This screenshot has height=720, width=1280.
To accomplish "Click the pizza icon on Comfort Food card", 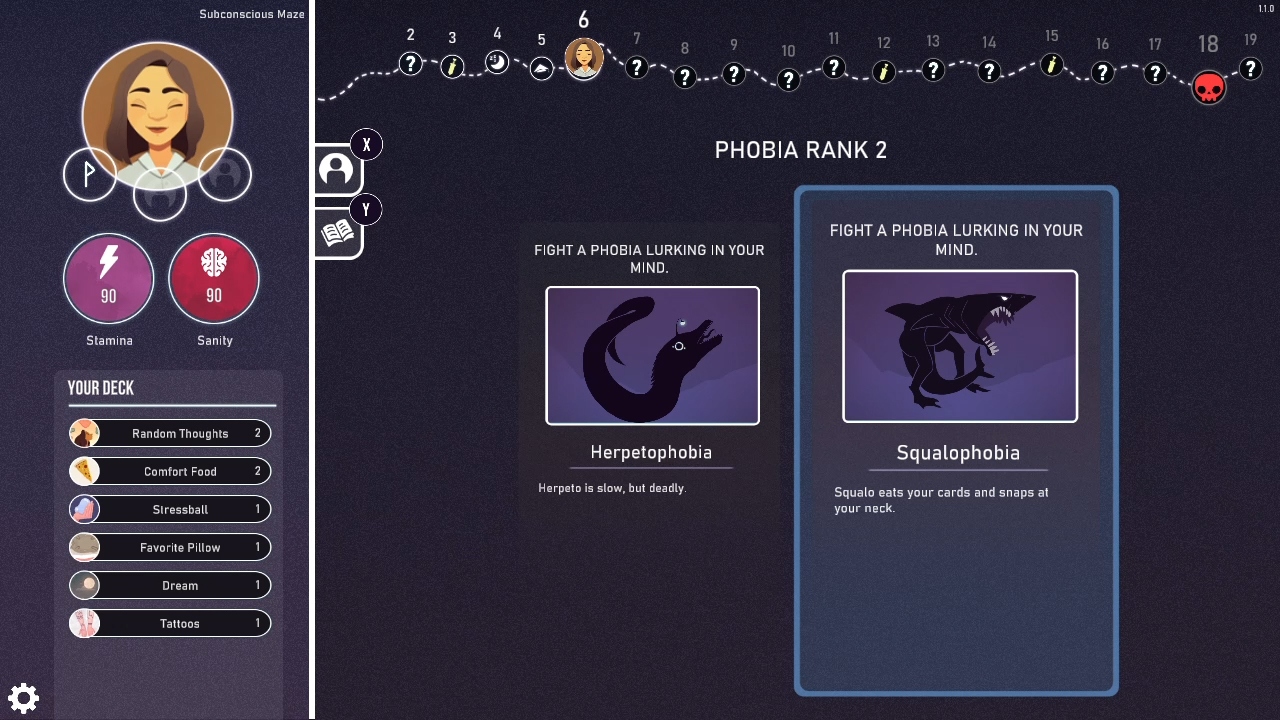I will [85, 471].
